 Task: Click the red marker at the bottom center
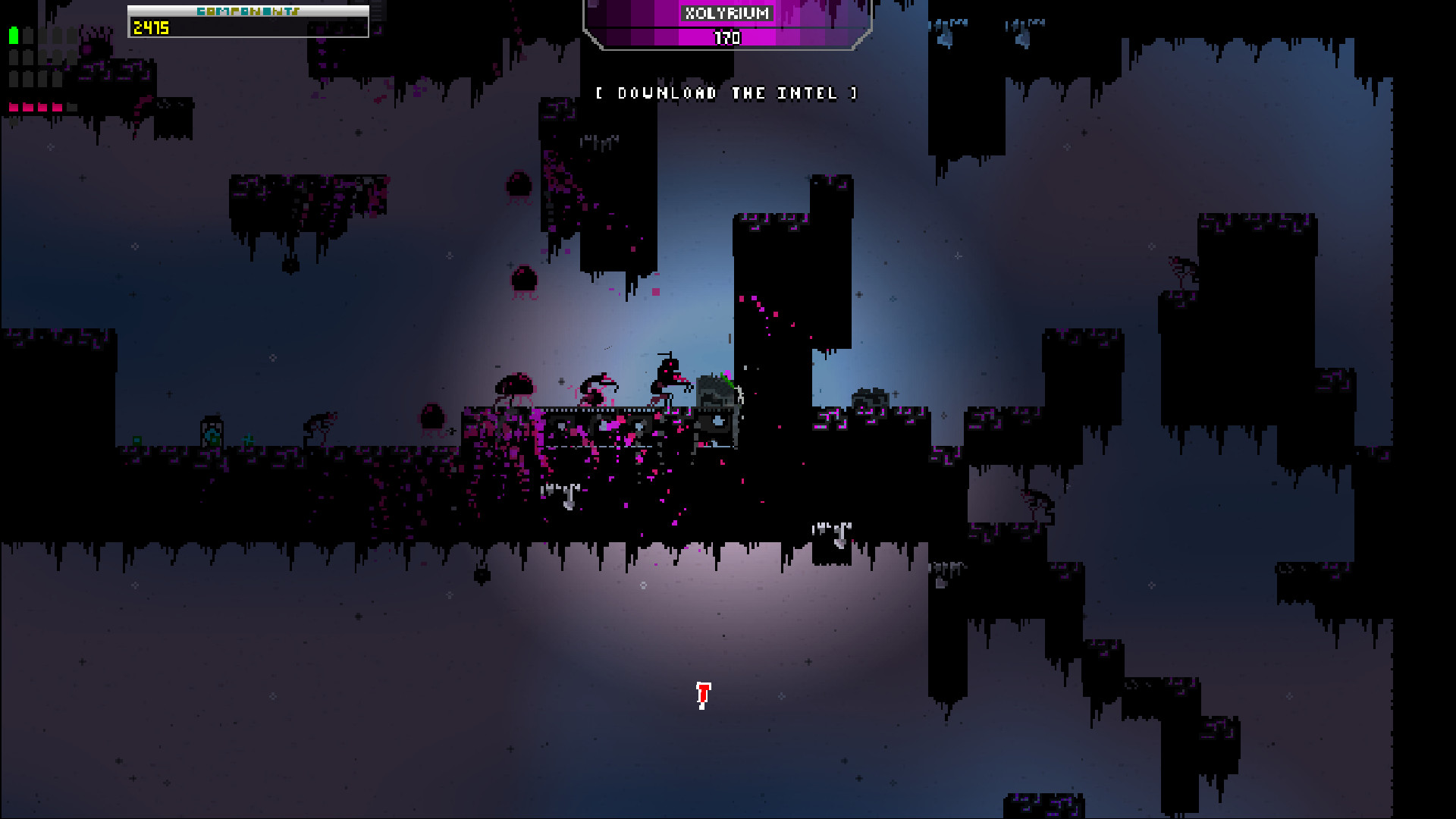click(x=701, y=694)
